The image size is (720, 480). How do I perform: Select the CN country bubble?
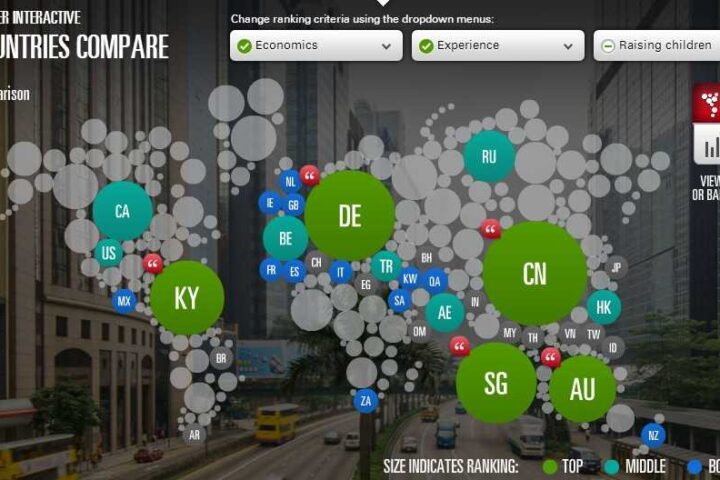click(x=534, y=273)
